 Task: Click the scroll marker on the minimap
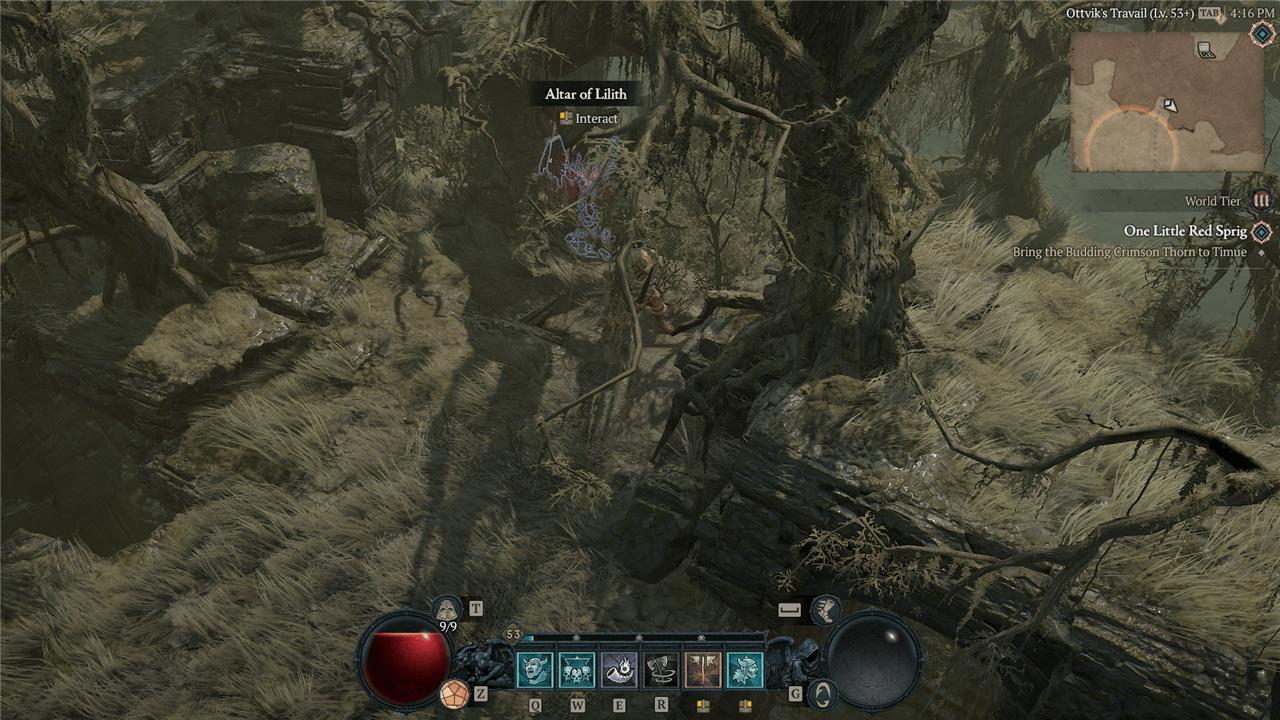point(1207,49)
